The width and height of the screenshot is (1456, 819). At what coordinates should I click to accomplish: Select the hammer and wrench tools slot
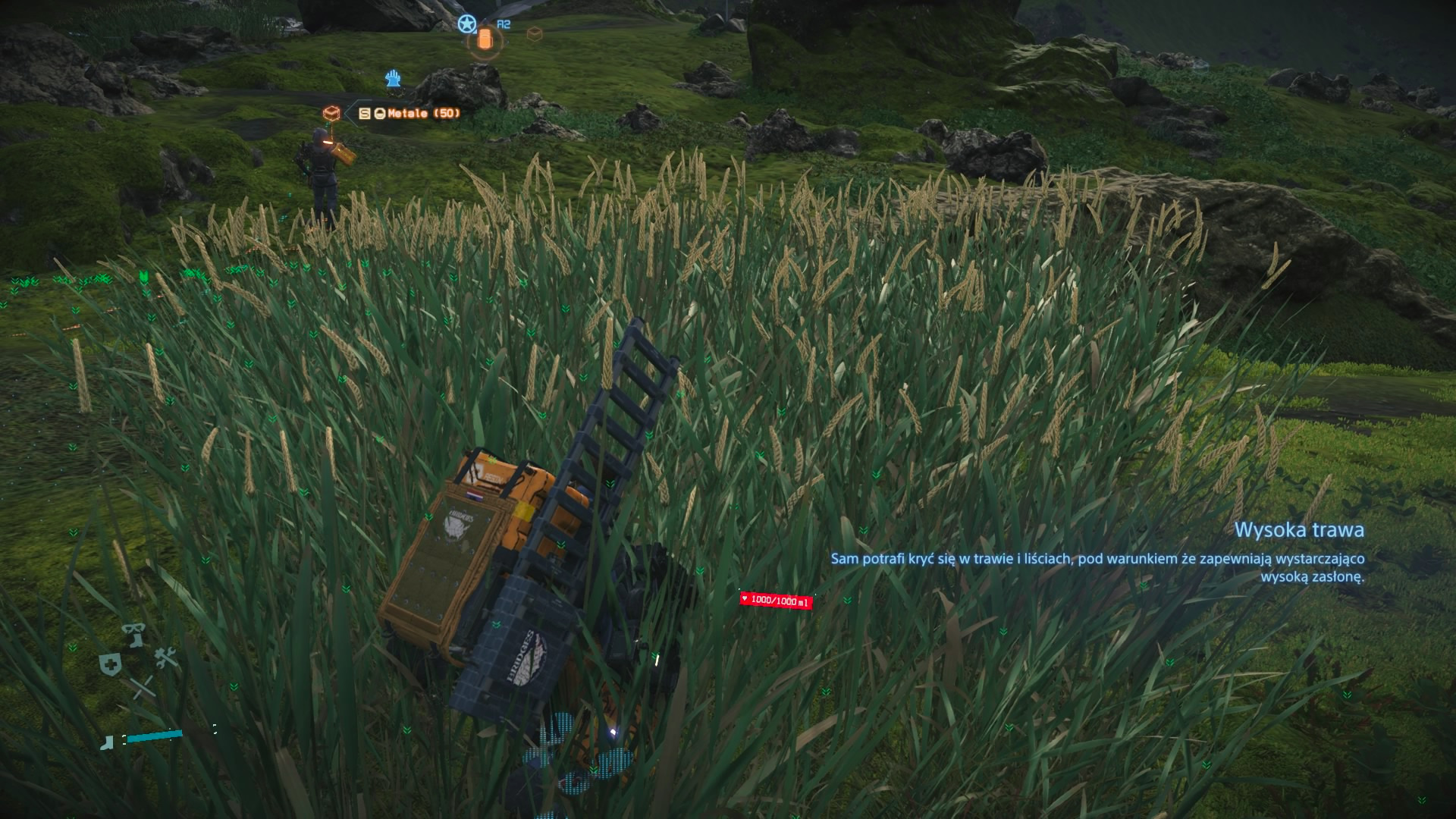pyautogui.click(x=166, y=658)
